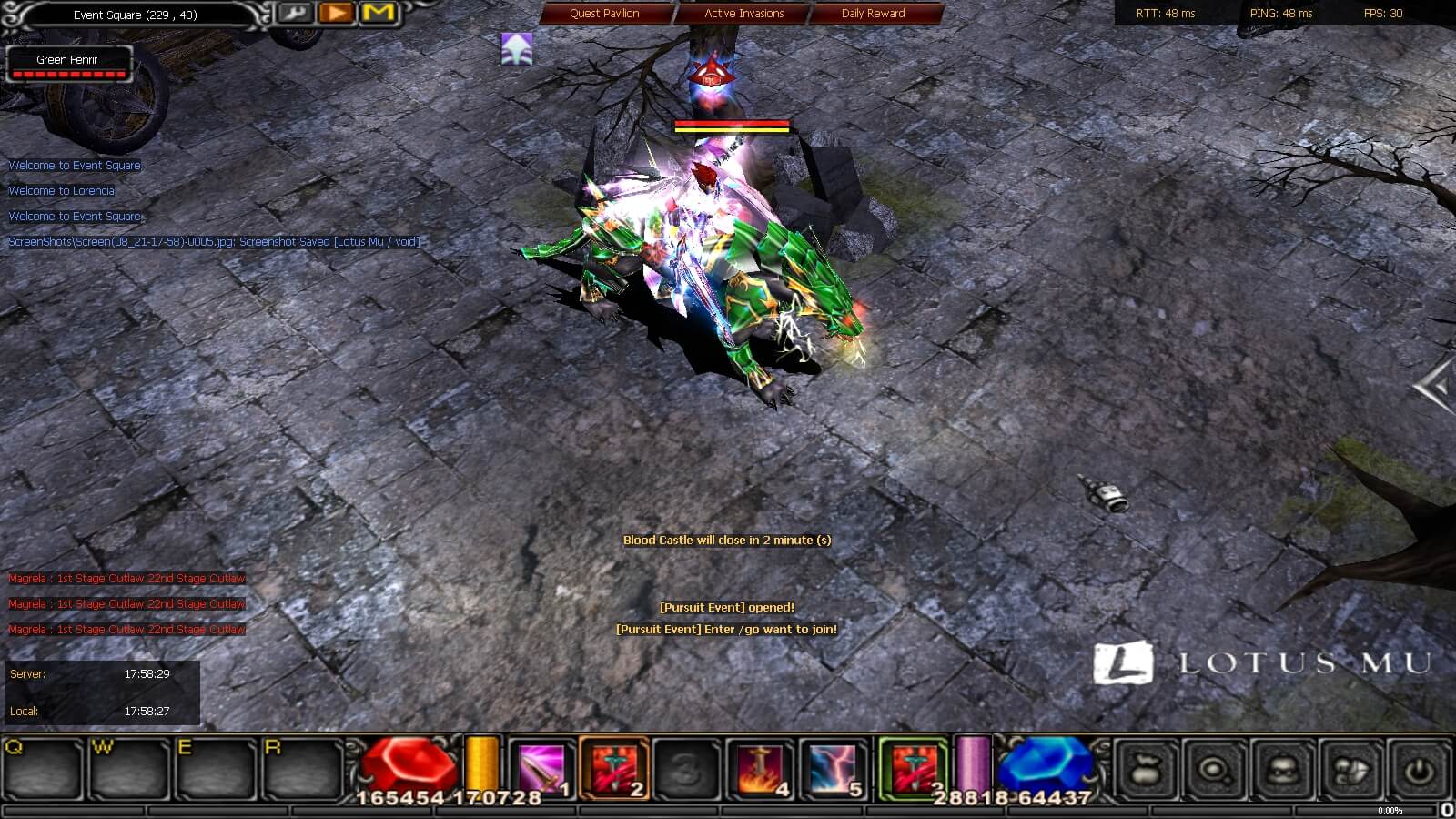Screen dimensions: 1456x819
Task: Click the purple up-arrow buff icon
Action: click(x=517, y=49)
